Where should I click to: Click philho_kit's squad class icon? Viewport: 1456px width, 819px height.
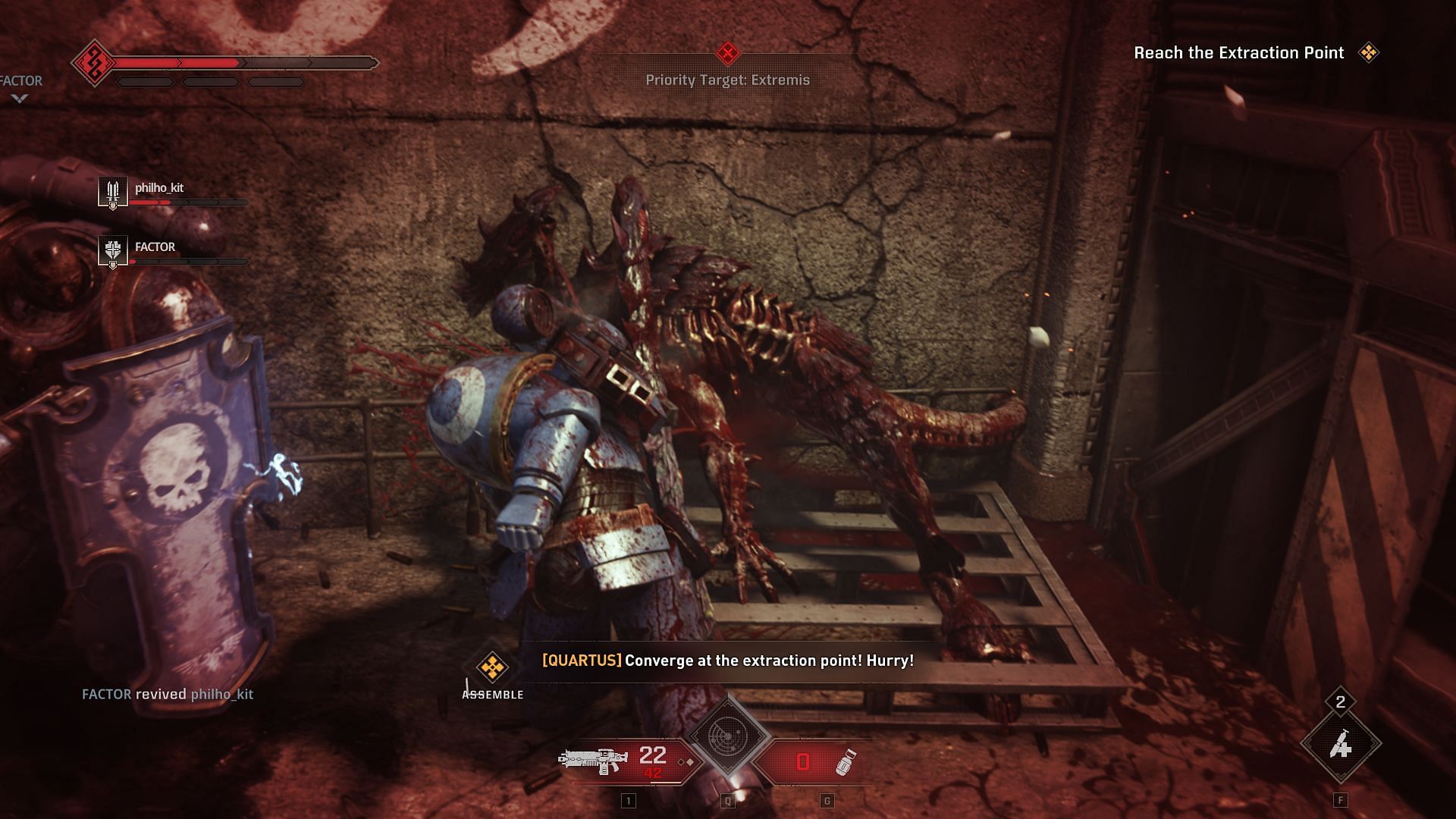click(x=113, y=190)
